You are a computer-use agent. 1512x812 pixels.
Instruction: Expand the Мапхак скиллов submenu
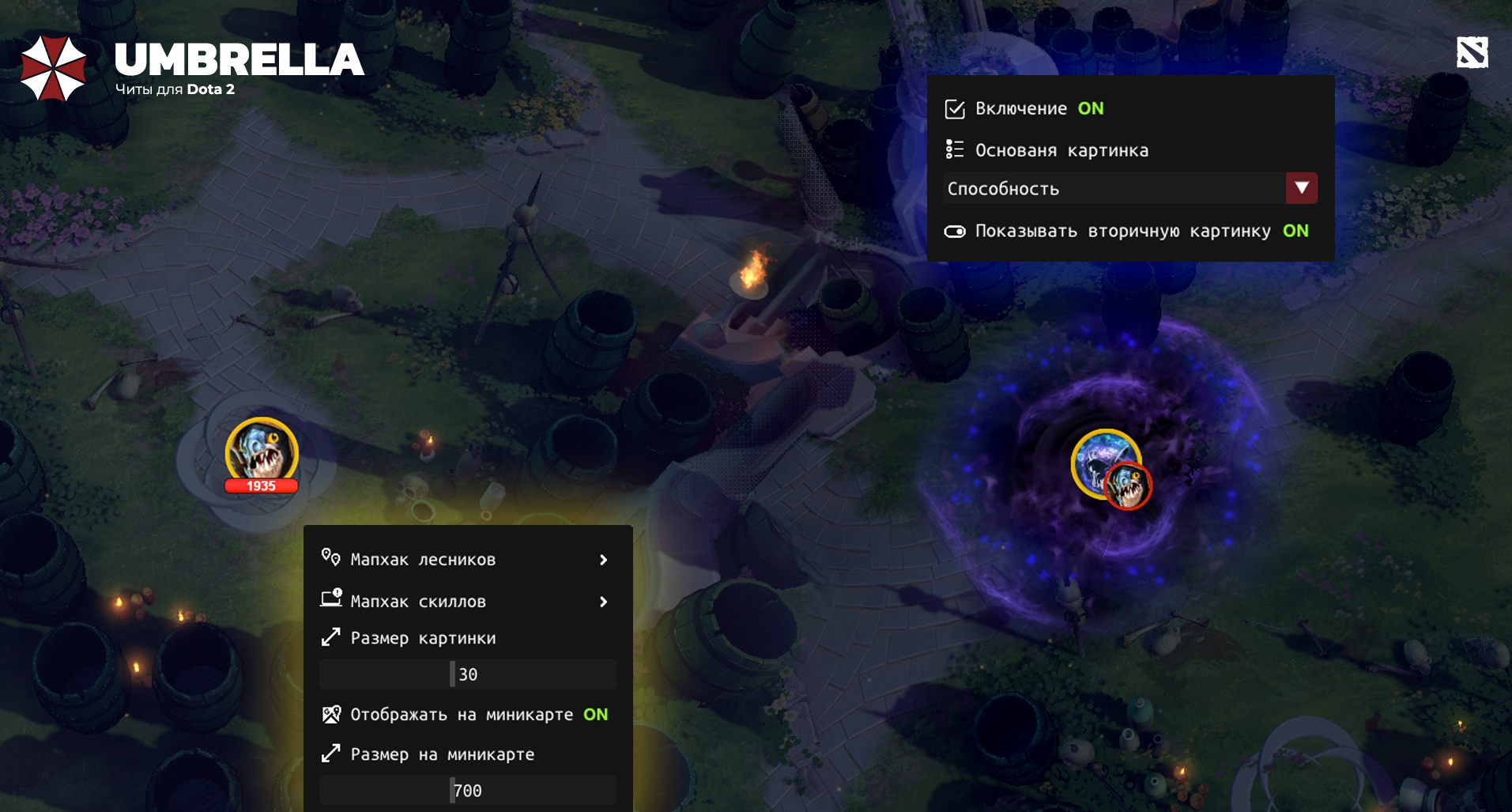tap(603, 601)
